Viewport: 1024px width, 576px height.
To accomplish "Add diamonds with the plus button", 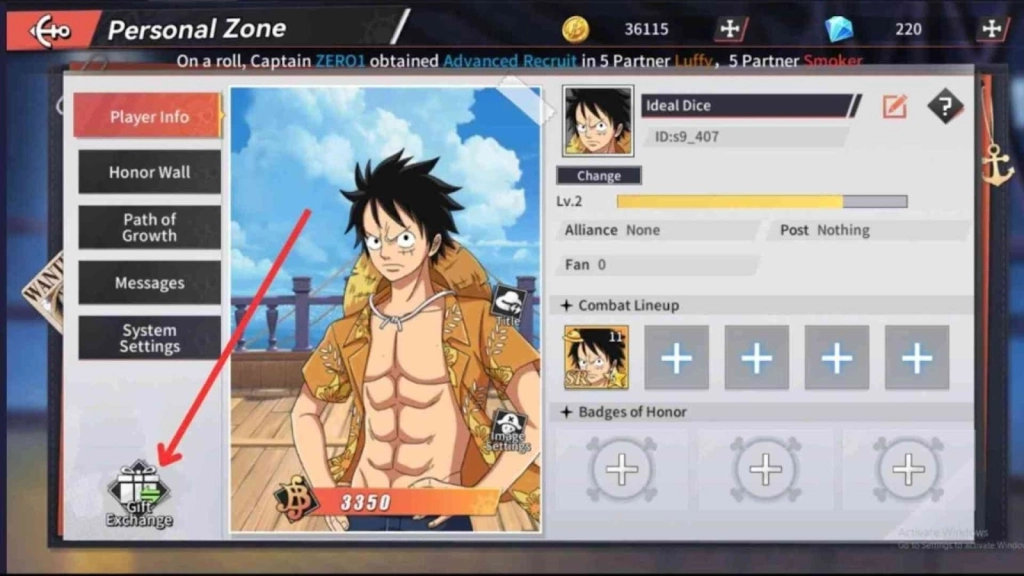I will tap(991, 29).
